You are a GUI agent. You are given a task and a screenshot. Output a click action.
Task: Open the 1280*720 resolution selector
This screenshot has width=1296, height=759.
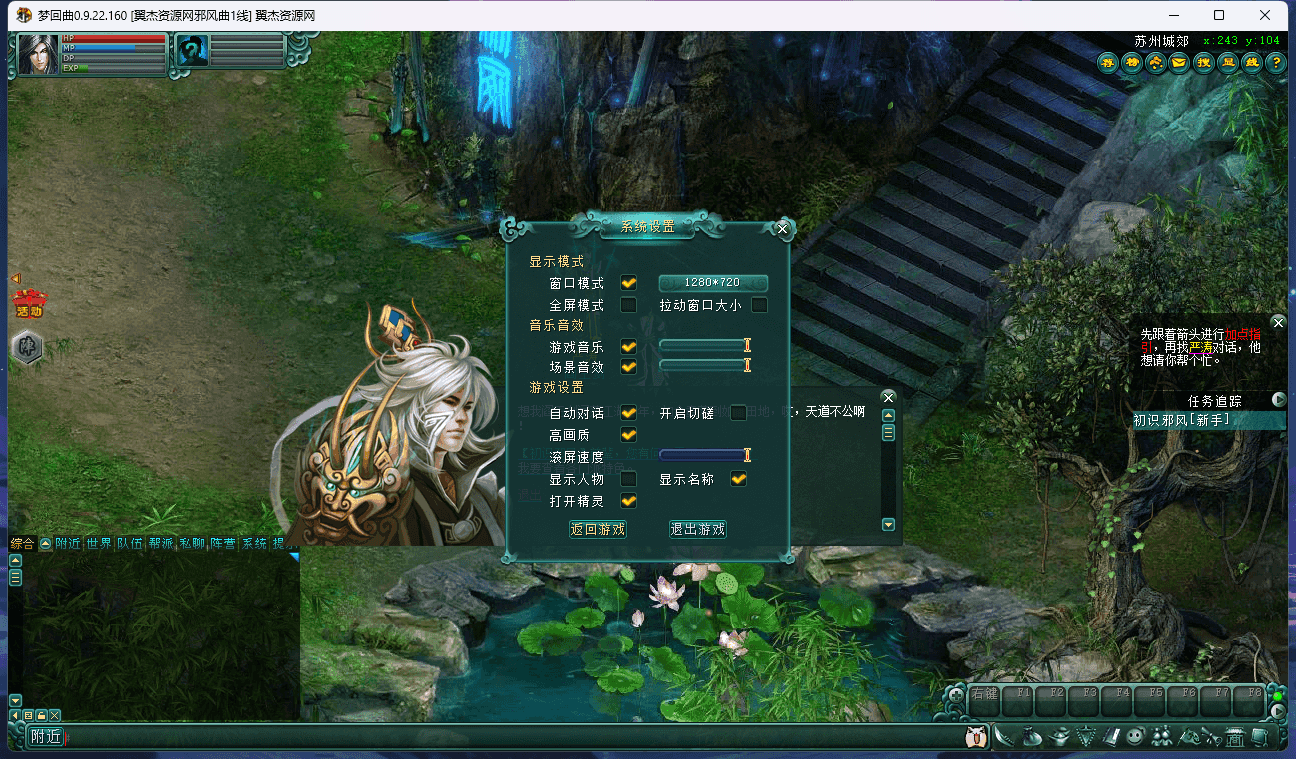click(x=713, y=282)
